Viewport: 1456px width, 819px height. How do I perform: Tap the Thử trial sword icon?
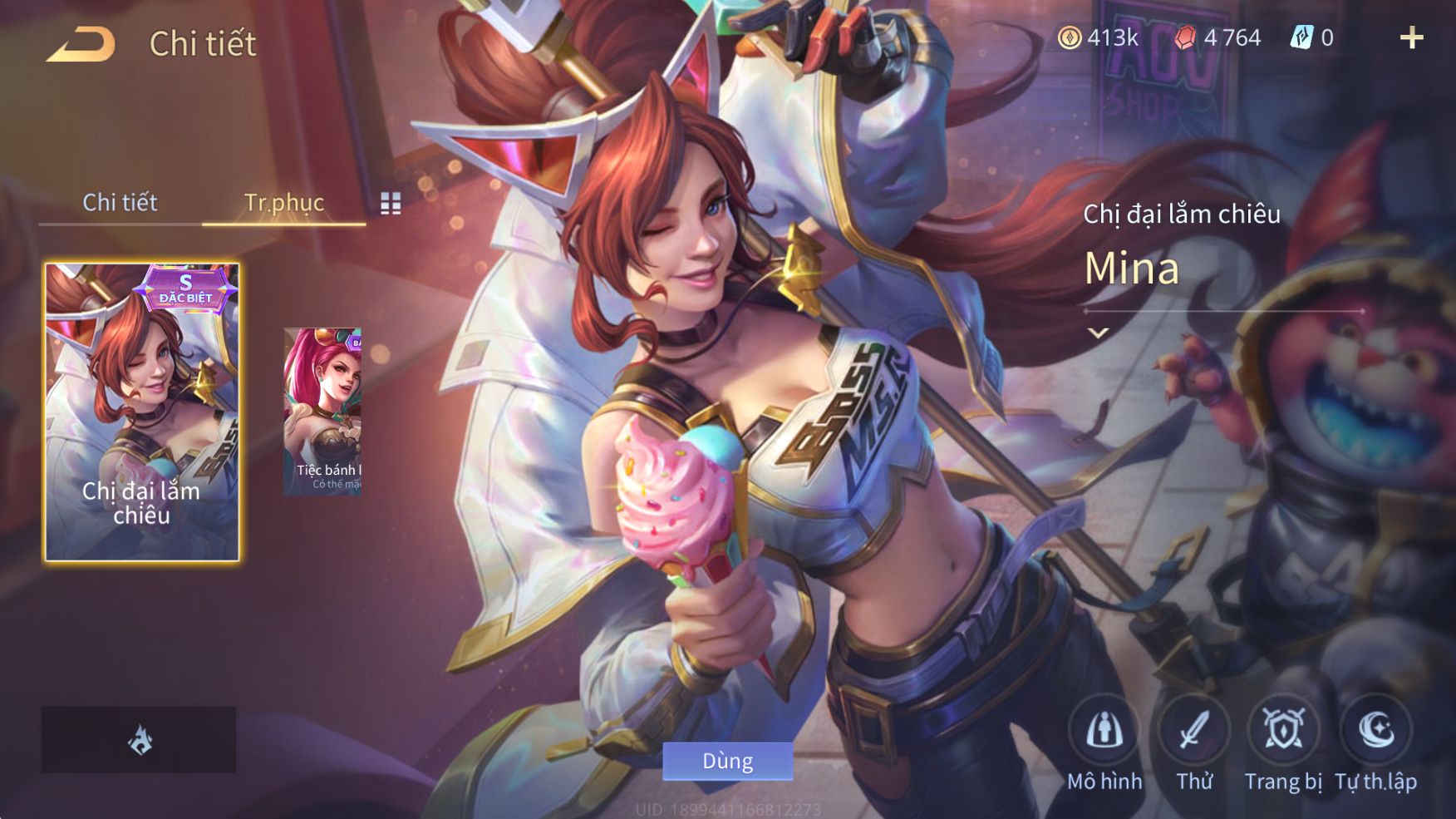point(1194,732)
